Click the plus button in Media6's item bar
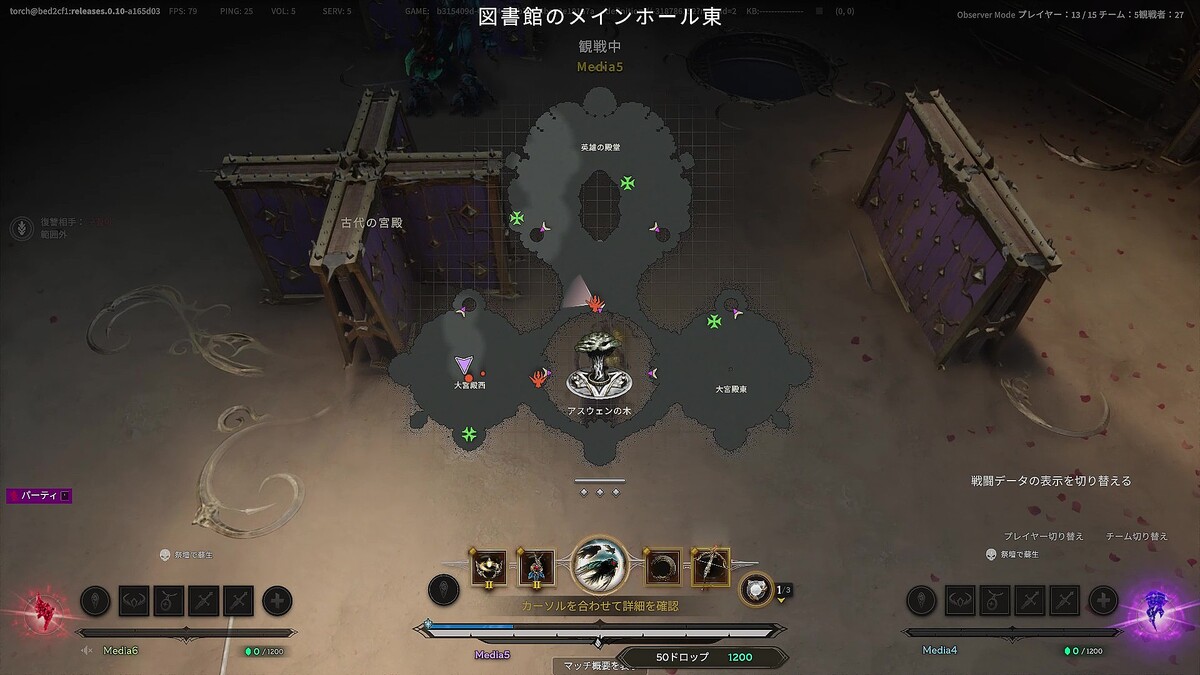 click(277, 600)
